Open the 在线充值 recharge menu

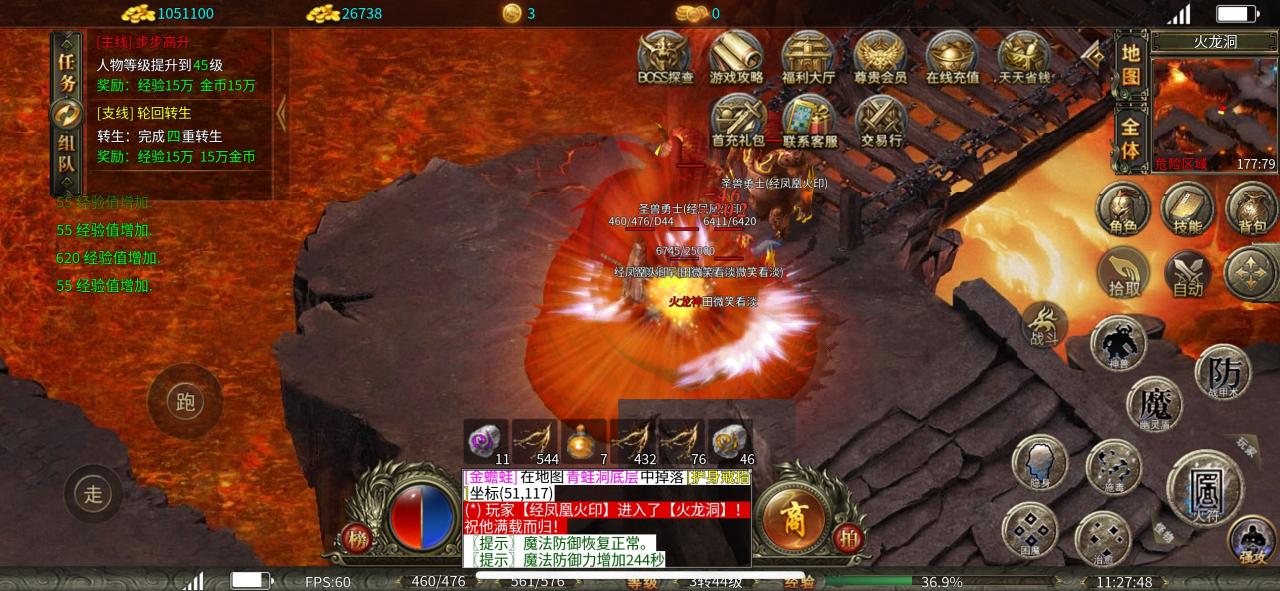click(x=951, y=58)
